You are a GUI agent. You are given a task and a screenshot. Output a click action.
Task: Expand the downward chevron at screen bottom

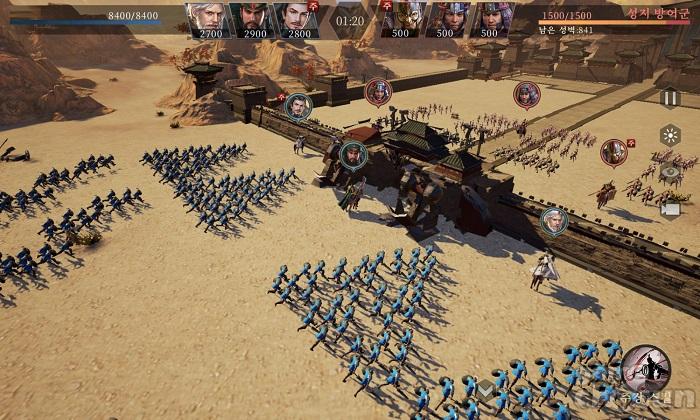pos(485,389)
